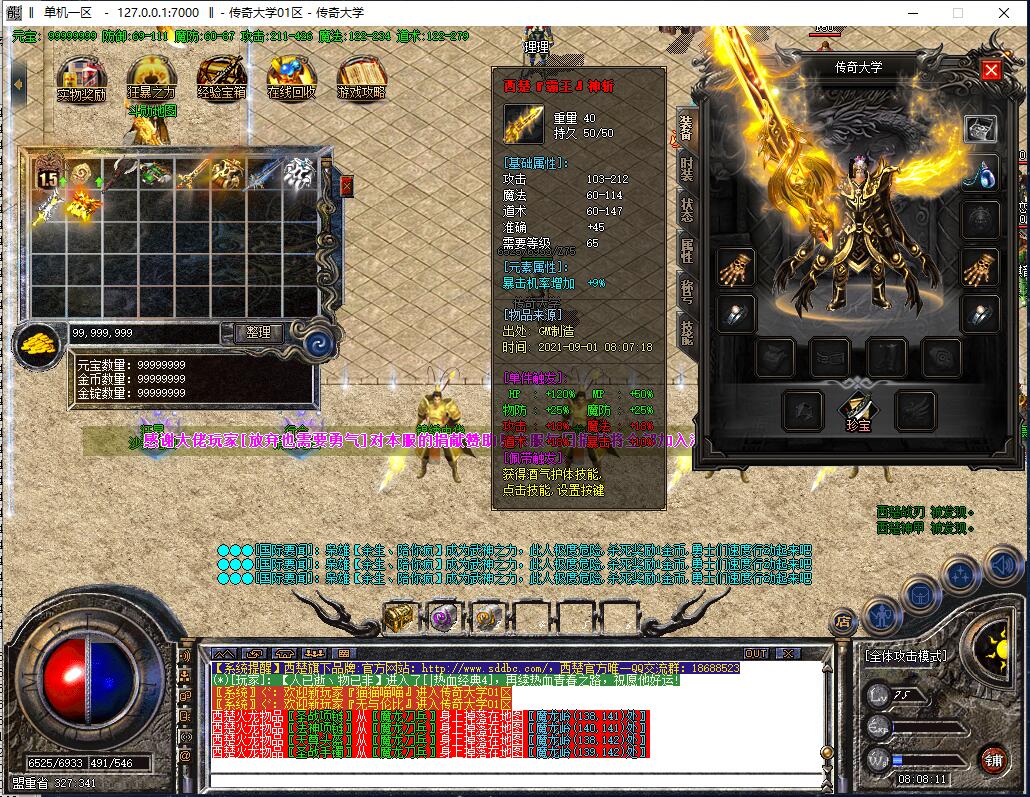Minimize the game window

click(x=911, y=13)
